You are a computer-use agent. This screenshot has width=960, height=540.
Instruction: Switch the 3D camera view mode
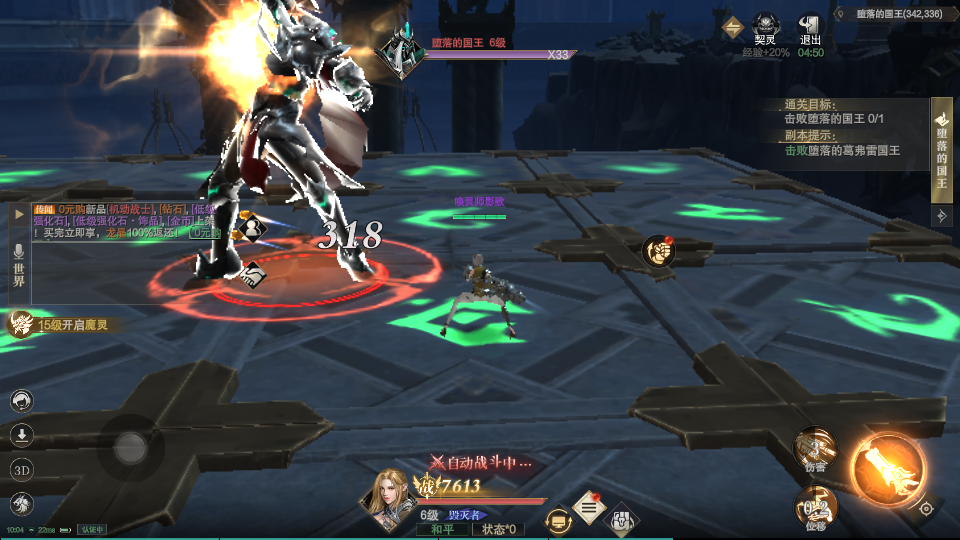tap(21, 469)
